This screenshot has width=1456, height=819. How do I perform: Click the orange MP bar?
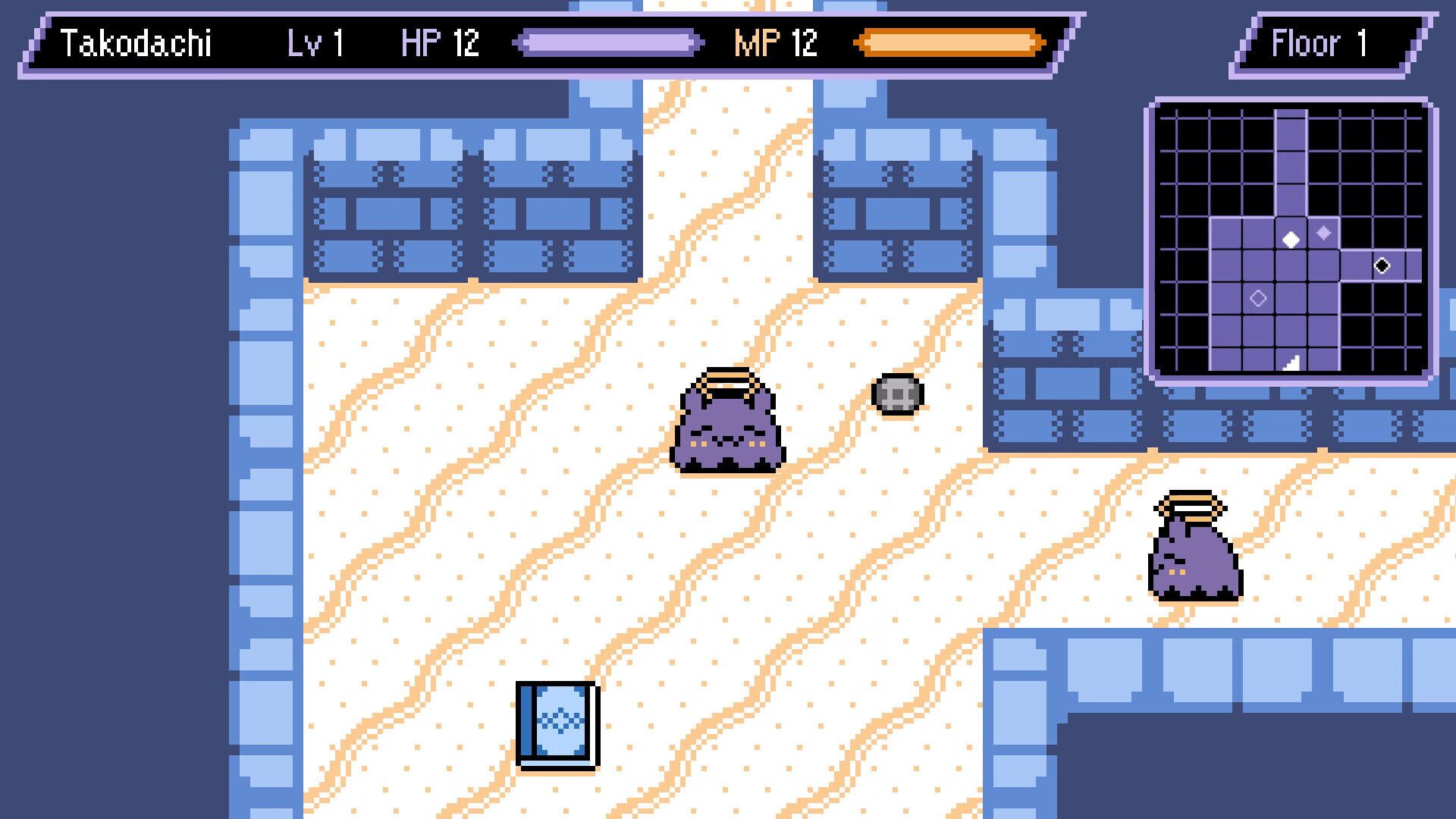coord(948,43)
